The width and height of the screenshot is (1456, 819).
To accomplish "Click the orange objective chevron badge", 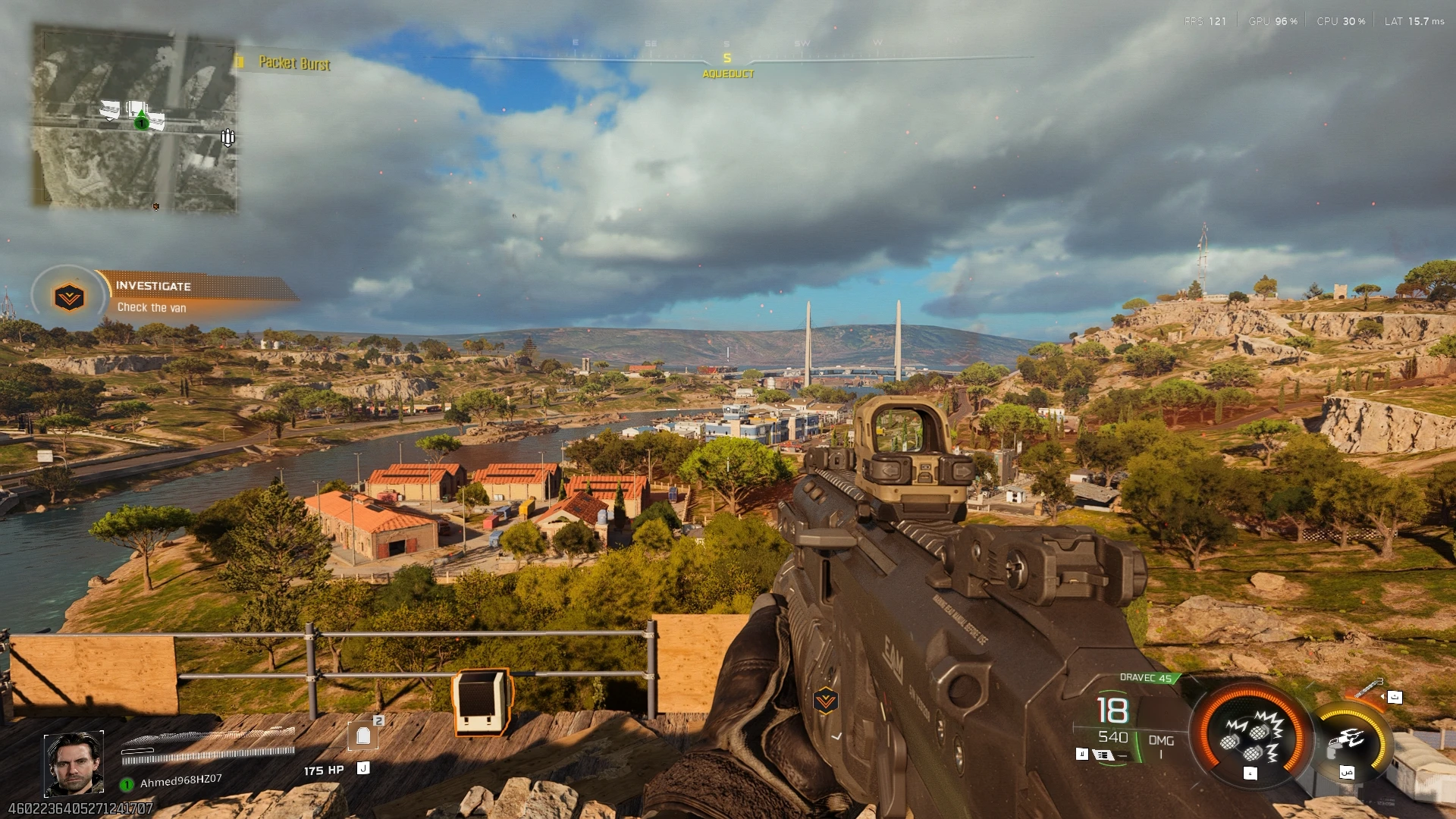I will tap(69, 297).
